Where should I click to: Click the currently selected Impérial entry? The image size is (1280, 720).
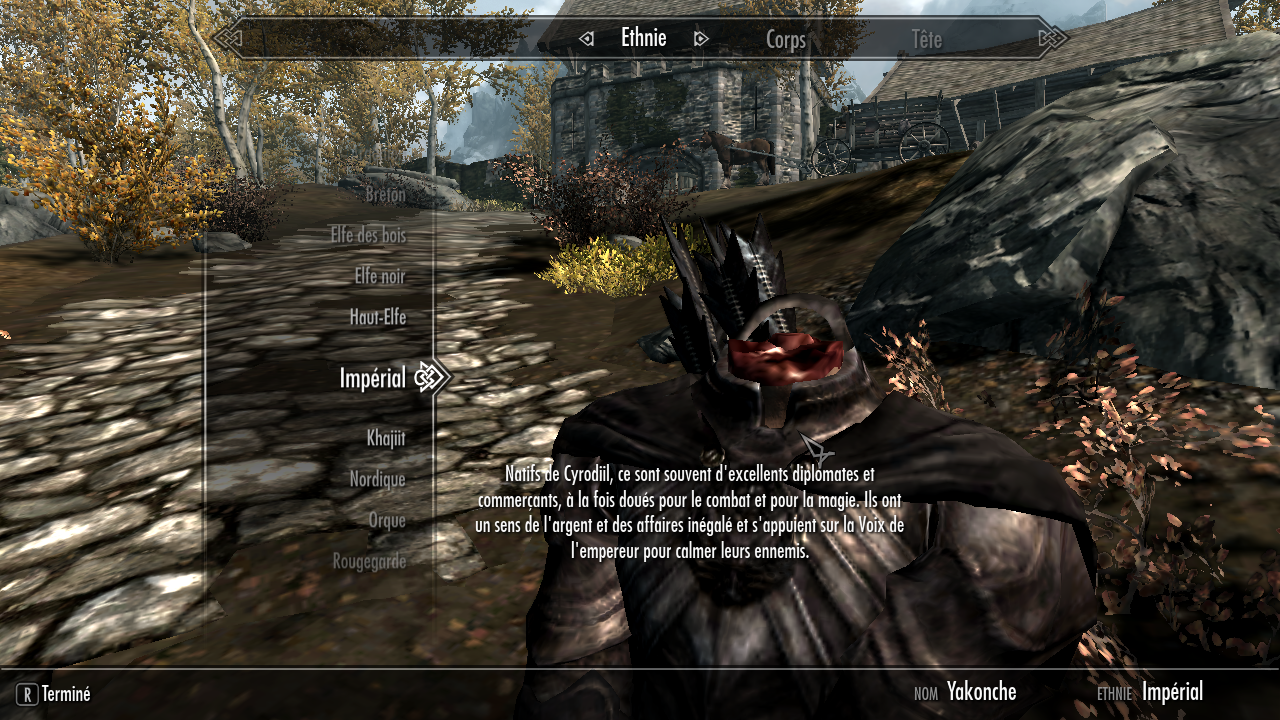(372, 378)
